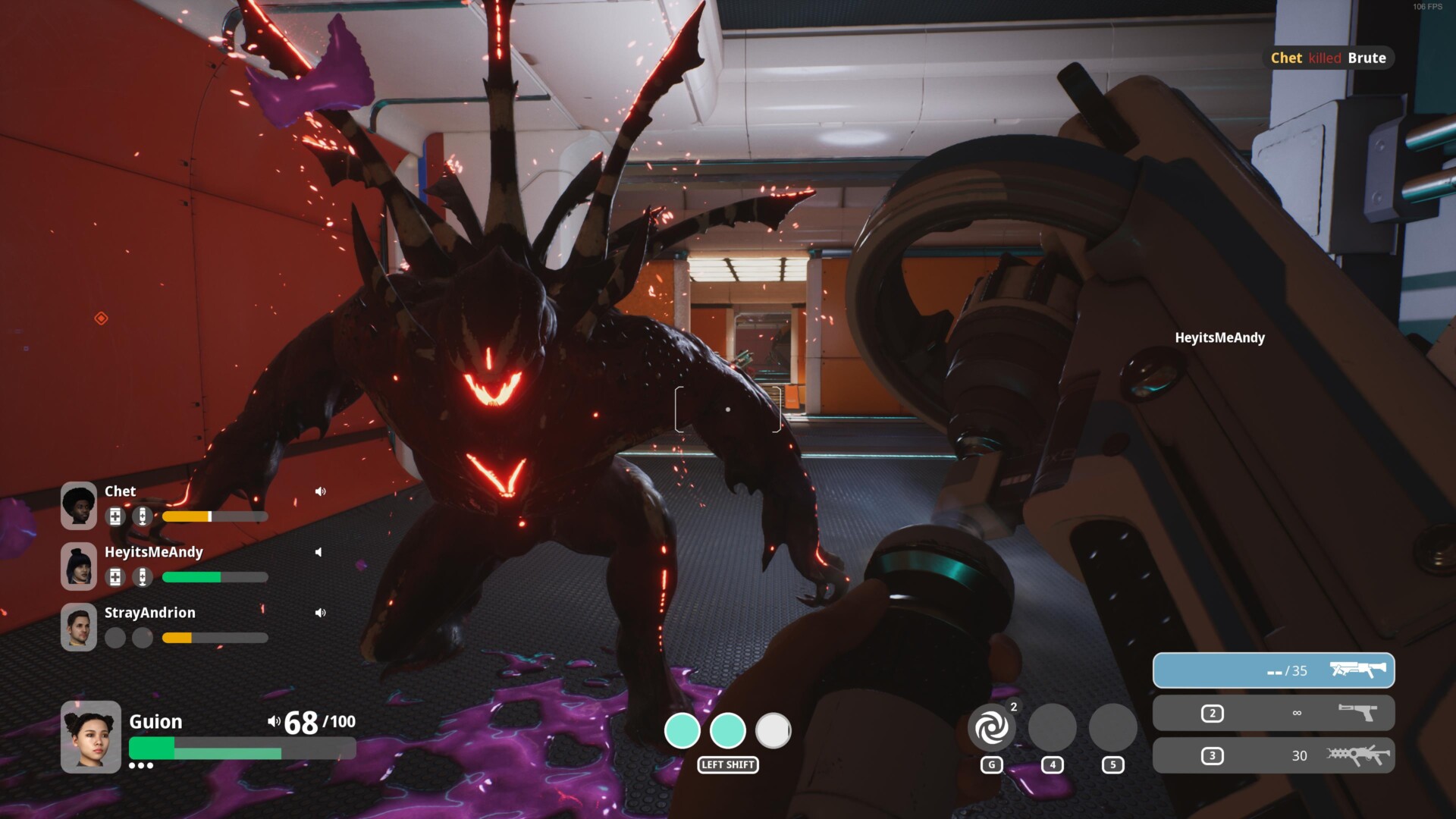Choose StrayAndrion's teammate portrait
1456x819 pixels.
tap(79, 626)
